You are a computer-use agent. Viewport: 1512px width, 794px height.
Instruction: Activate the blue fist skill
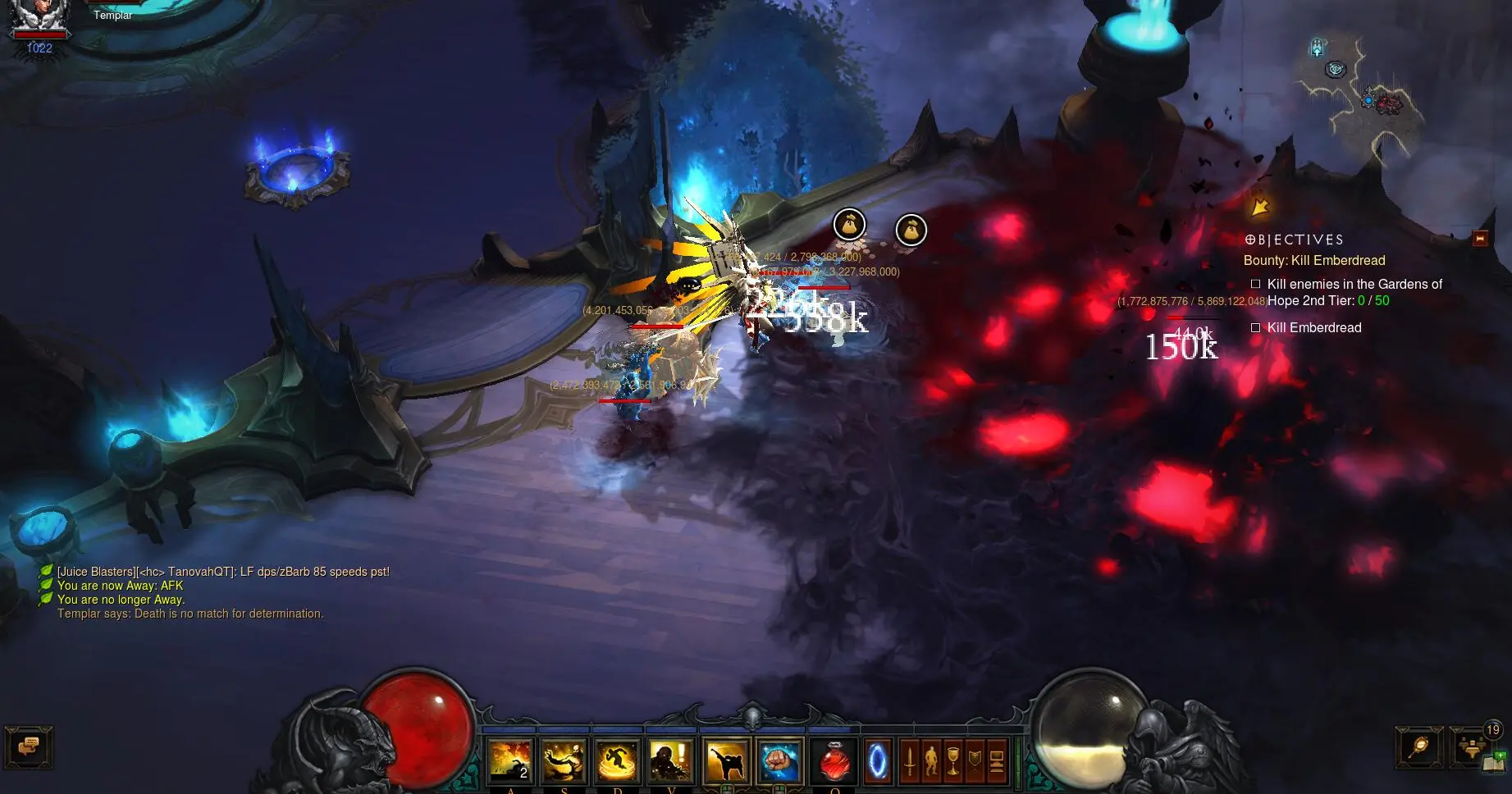779,760
